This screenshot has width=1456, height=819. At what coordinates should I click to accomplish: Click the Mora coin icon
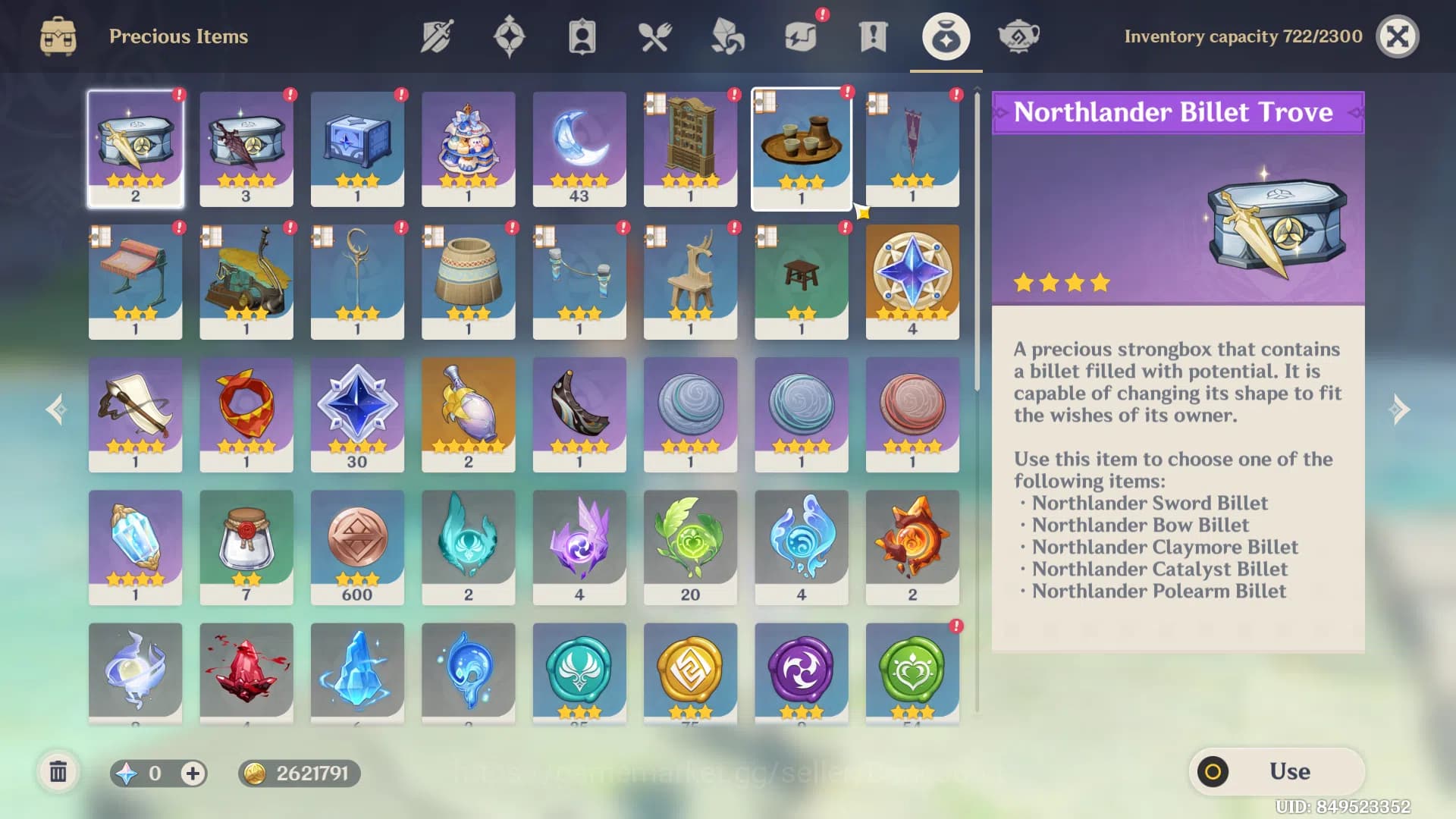click(x=256, y=773)
